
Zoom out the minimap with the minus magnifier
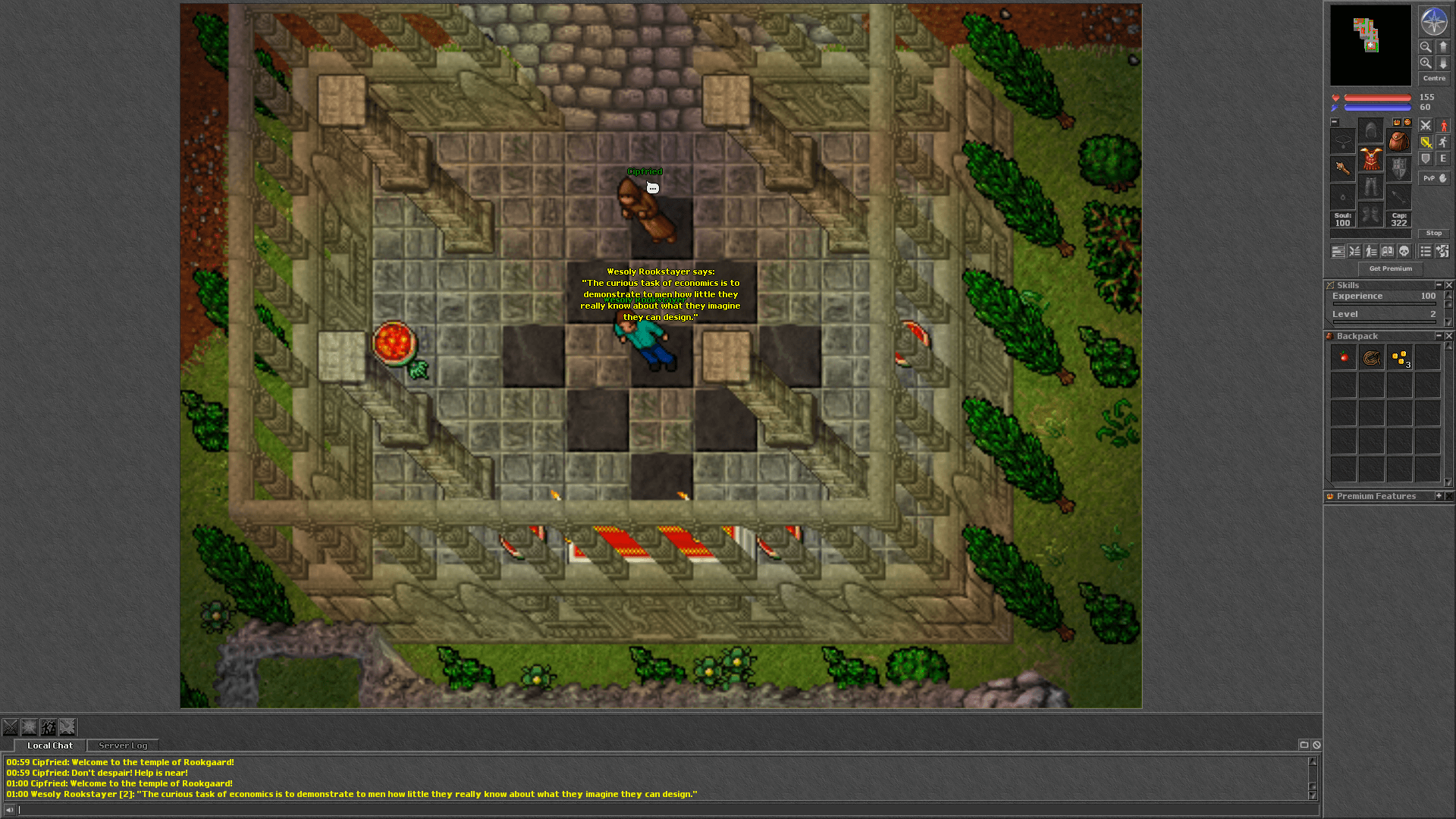pyautogui.click(x=1426, y=47)
